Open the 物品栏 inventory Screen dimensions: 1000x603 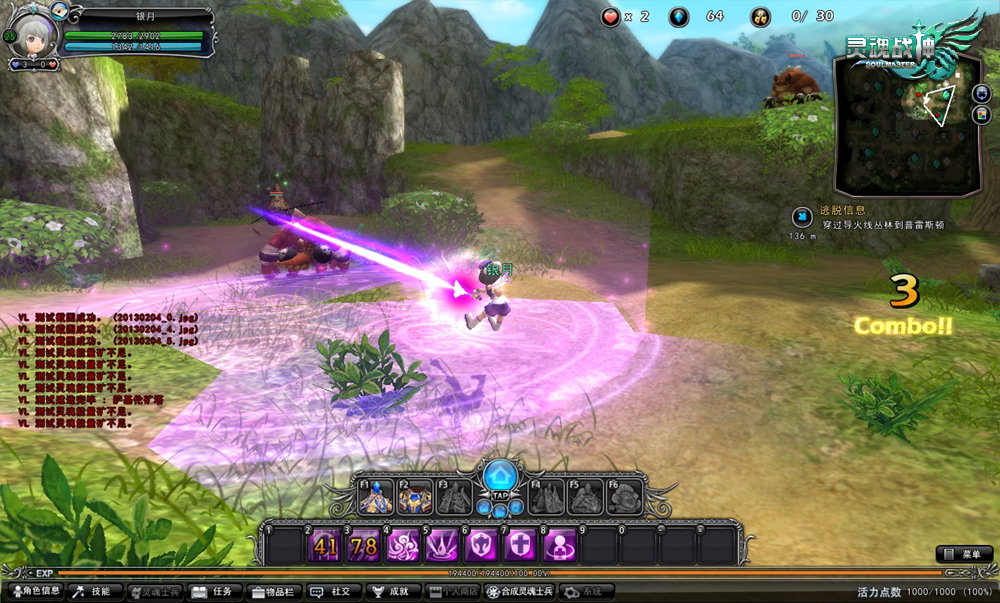pyautogui.click(x=274, y=592)
